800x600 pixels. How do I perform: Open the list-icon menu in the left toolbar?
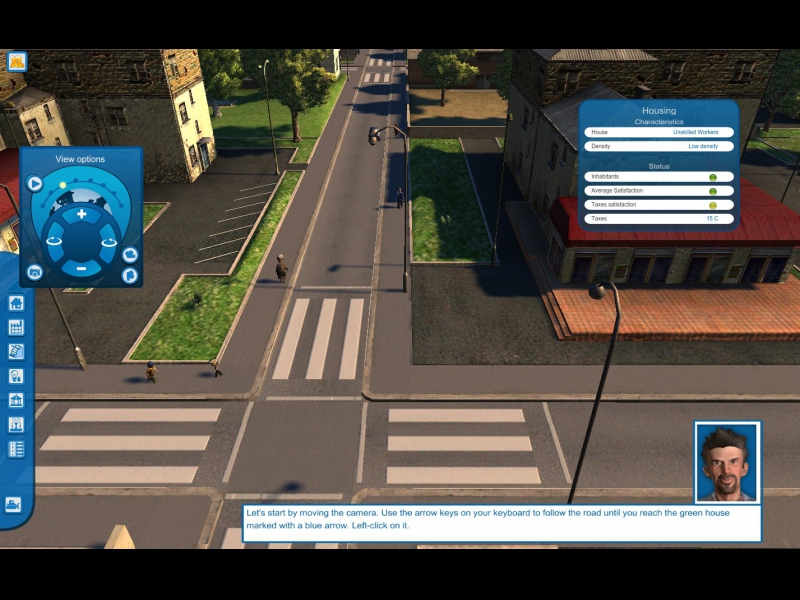(x=16, y=449)
